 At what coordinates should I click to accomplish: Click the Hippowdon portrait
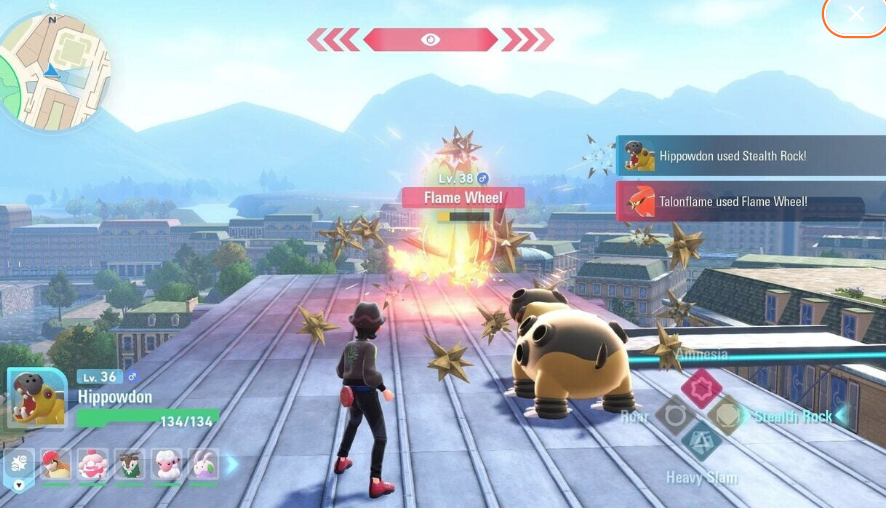[37, 399]
